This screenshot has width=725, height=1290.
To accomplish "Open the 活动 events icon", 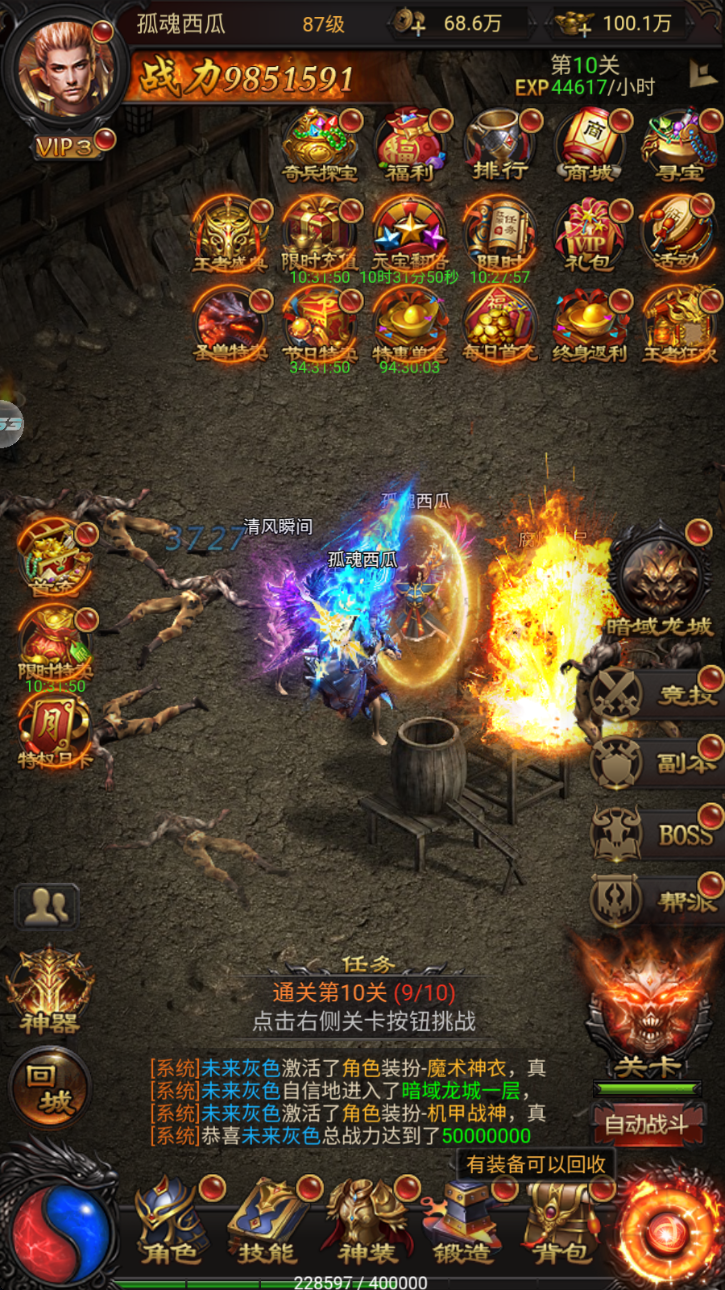I will [679, 235].
